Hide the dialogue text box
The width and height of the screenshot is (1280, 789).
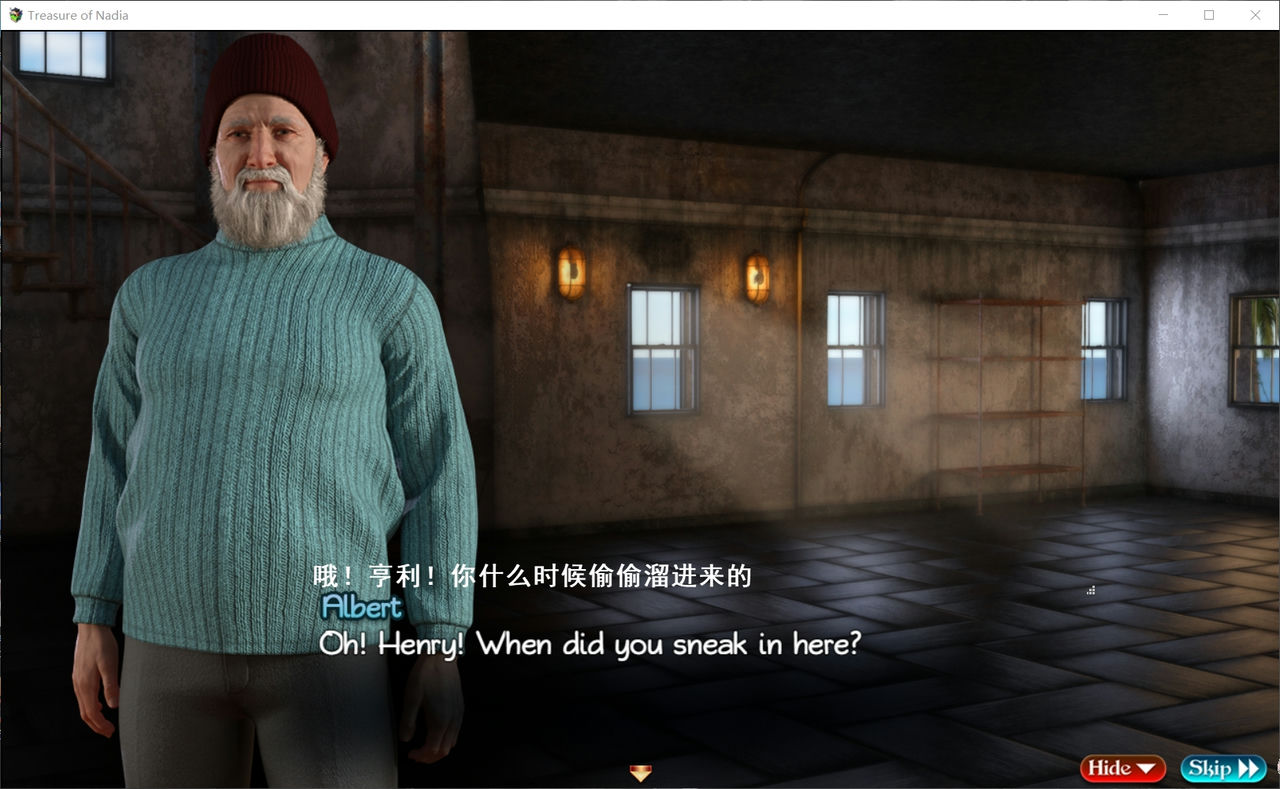[1122, 768]
